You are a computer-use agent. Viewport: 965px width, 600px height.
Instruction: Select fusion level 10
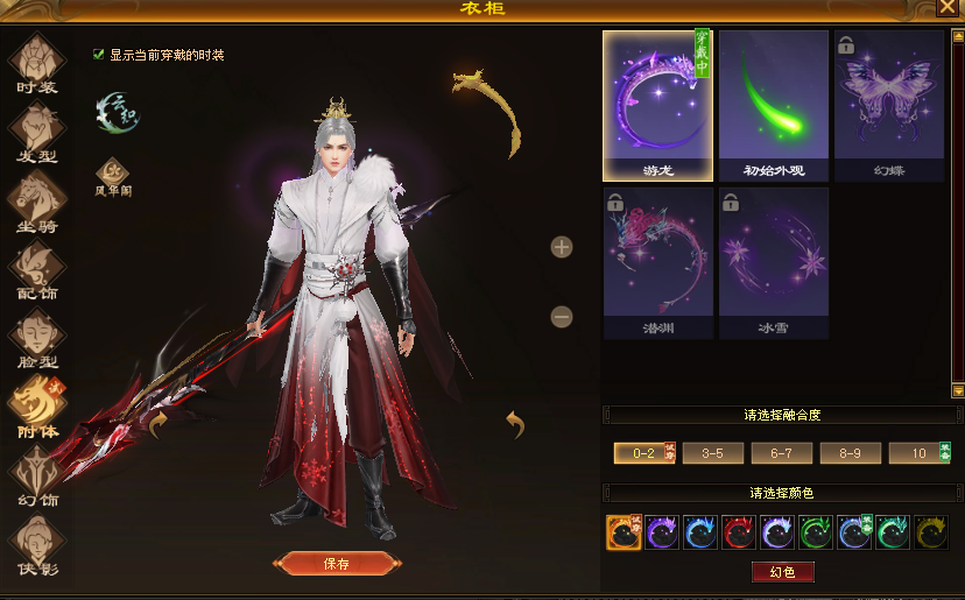pos(918,453)
